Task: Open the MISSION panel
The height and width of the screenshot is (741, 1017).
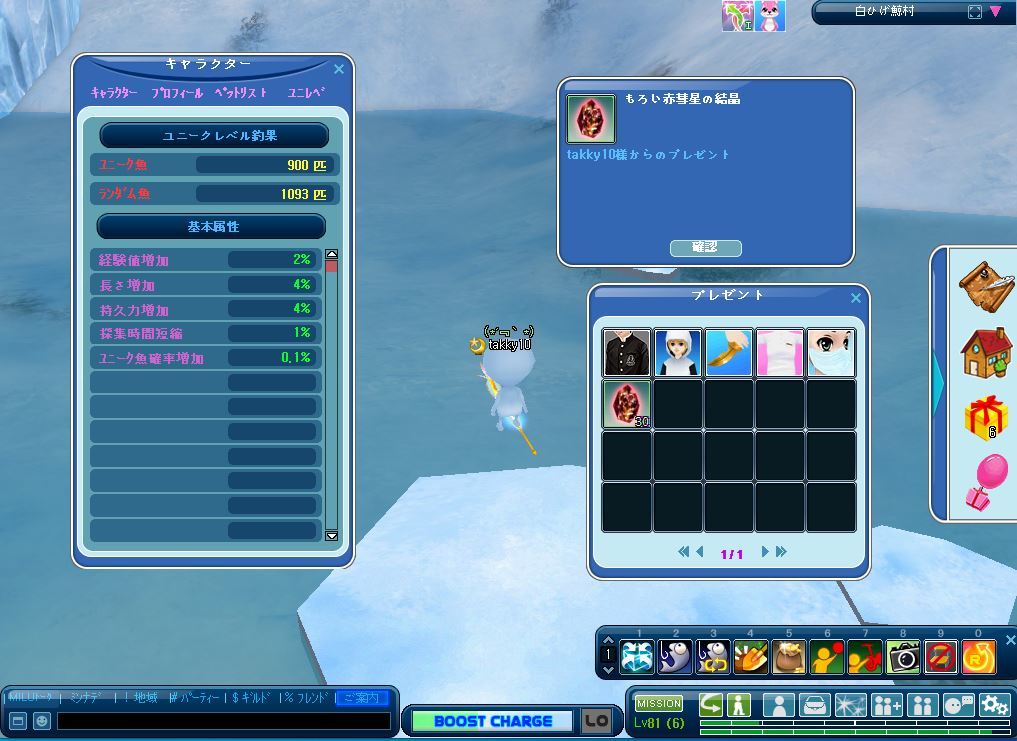Action: pos(659,703)
